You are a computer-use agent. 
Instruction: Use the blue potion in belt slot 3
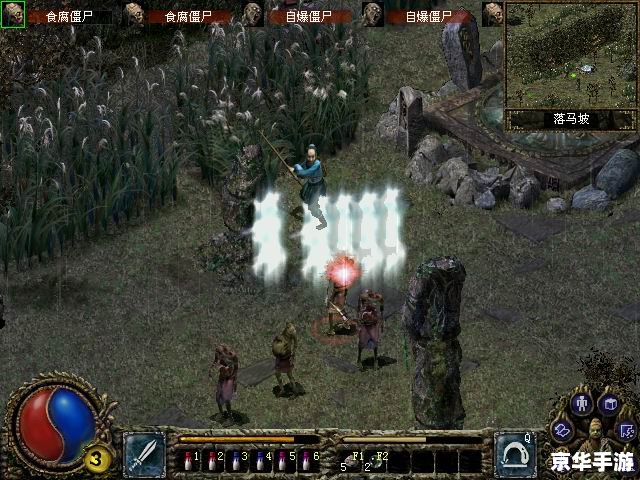pos(235,461)
